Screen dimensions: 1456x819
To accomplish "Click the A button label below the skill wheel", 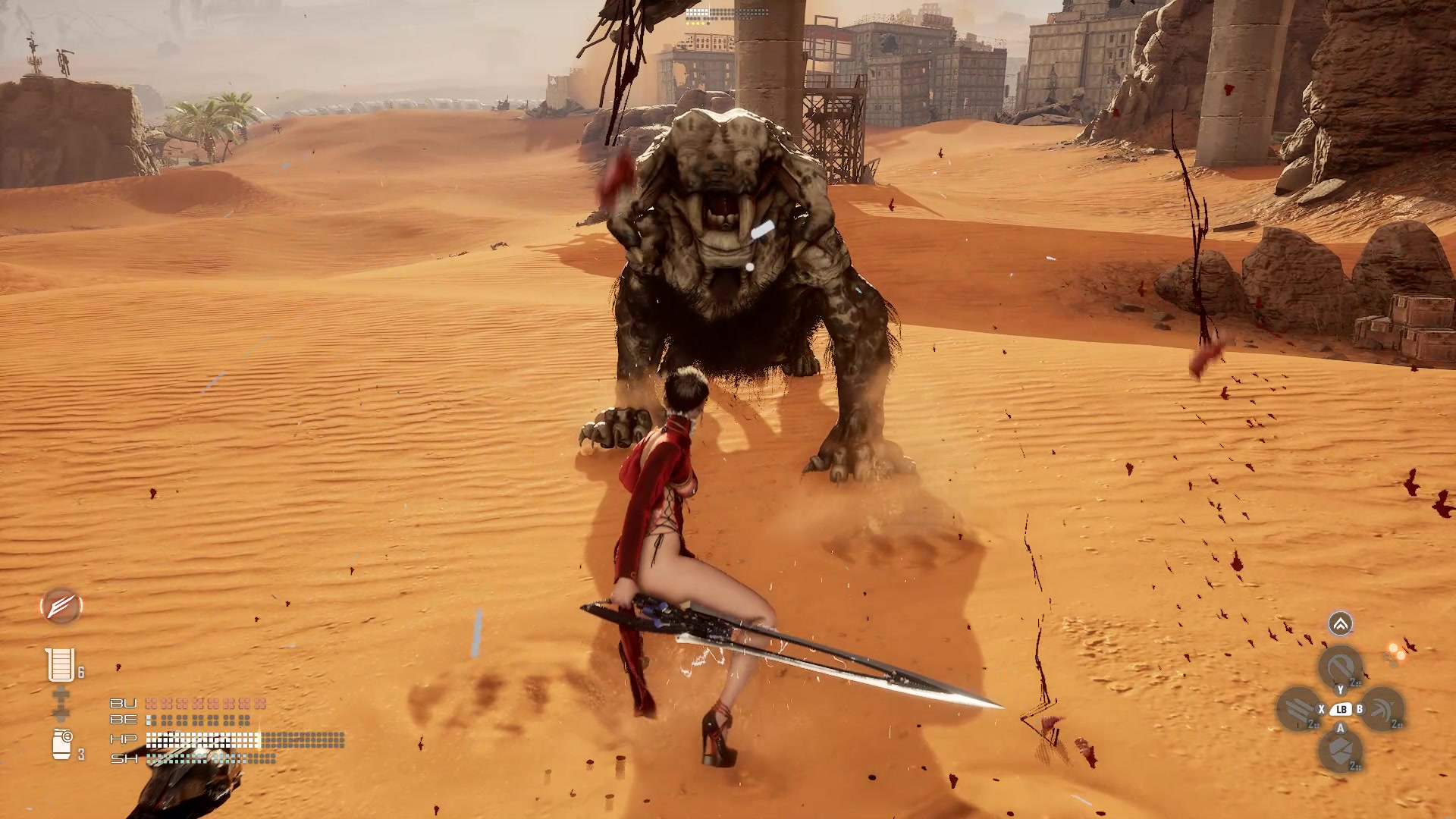I will (1341, 727).
